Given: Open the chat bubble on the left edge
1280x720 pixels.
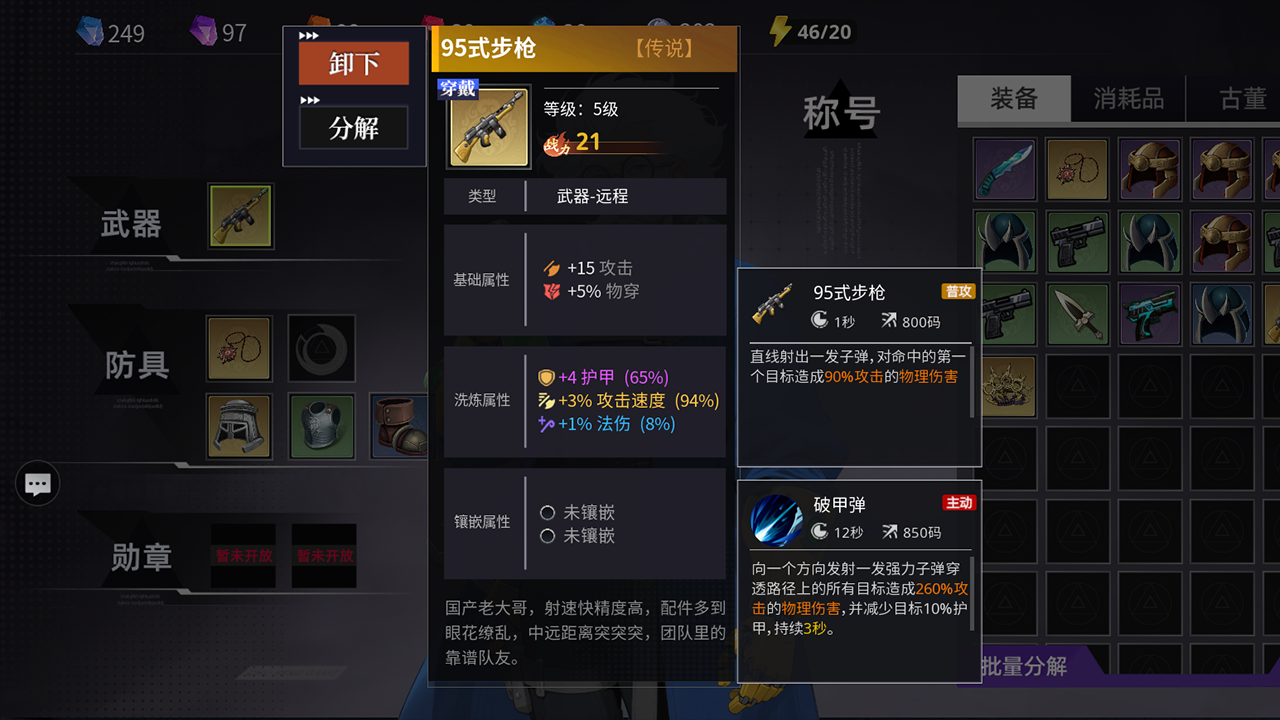Looking at the screenshot, I should click(x=37, y=484).
